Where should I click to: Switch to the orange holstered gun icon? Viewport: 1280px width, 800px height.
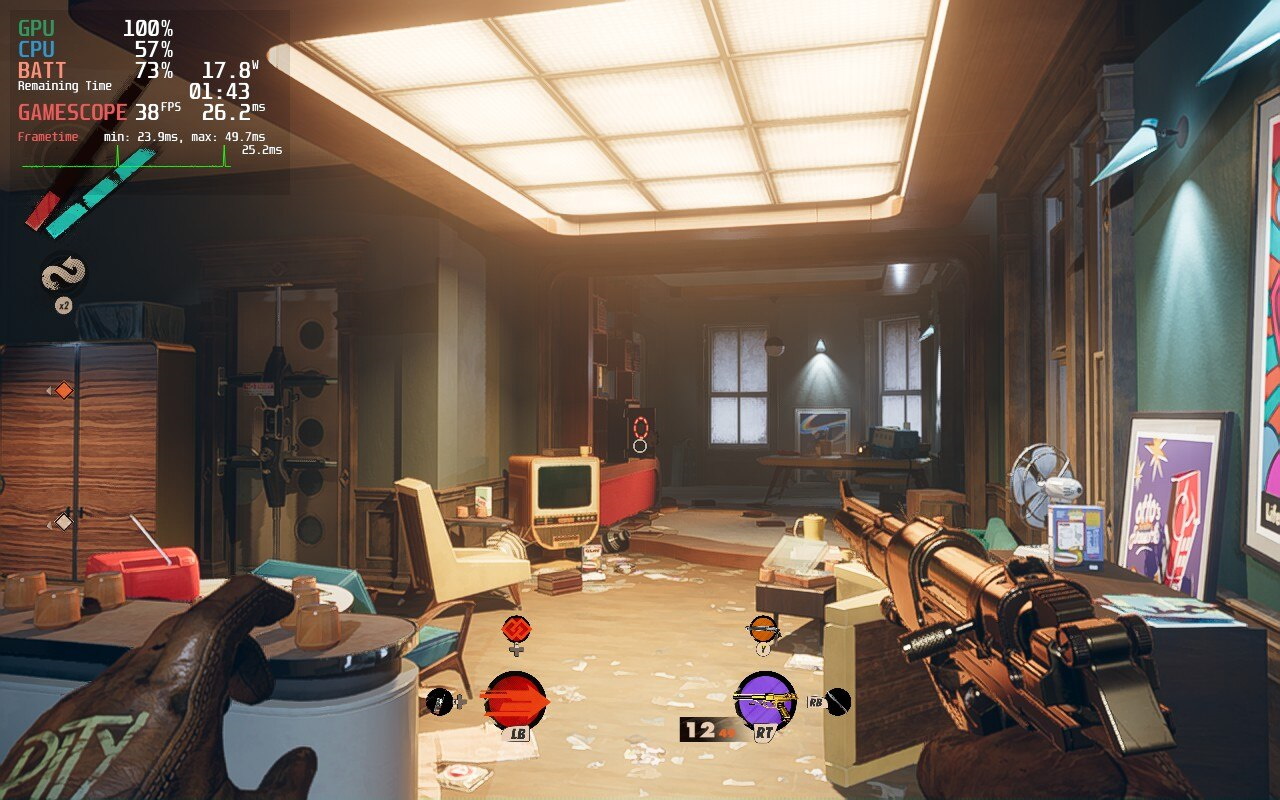[x=763, y=629]
